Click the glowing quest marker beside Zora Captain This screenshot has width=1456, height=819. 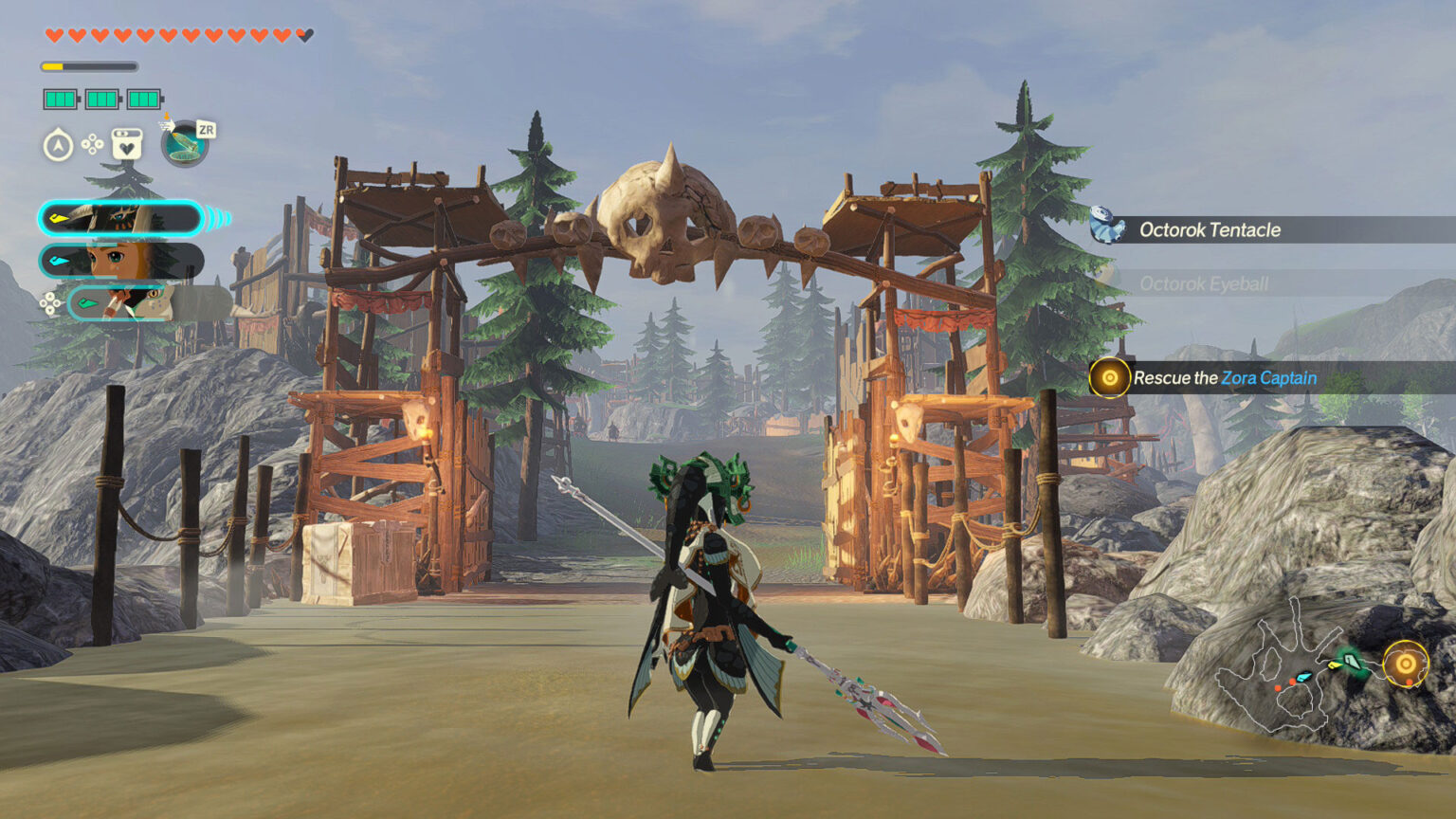[1108, 377]
